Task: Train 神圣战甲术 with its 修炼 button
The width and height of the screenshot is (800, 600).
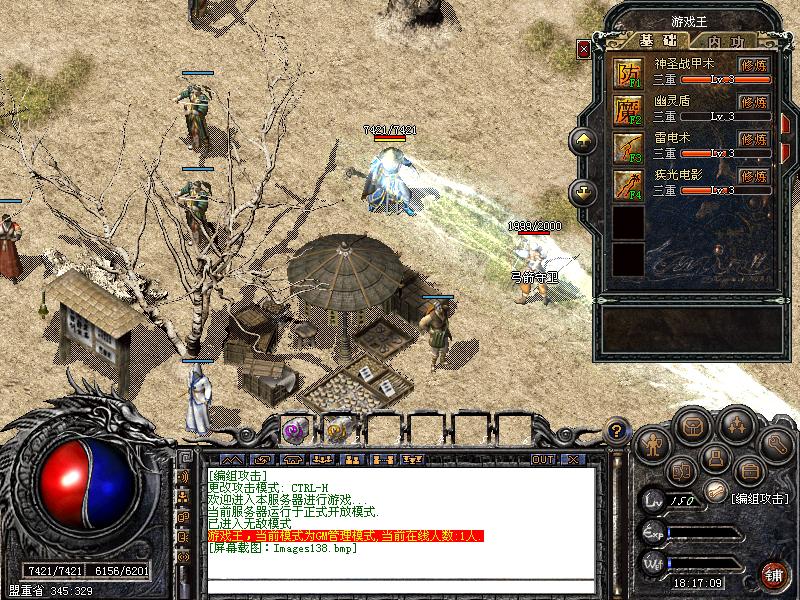Action: (753, 65)
